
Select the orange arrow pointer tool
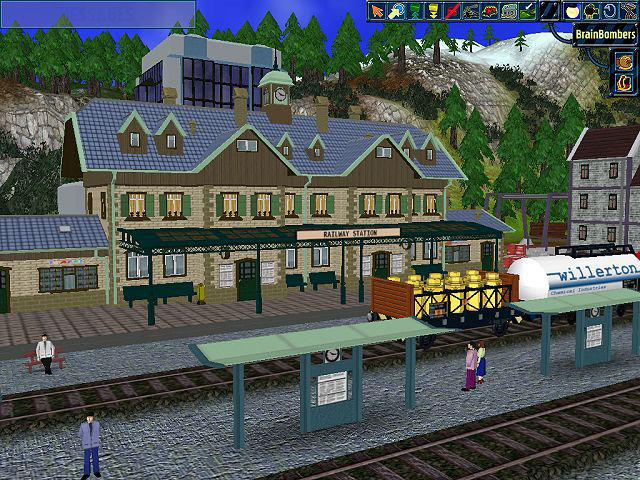378,10
